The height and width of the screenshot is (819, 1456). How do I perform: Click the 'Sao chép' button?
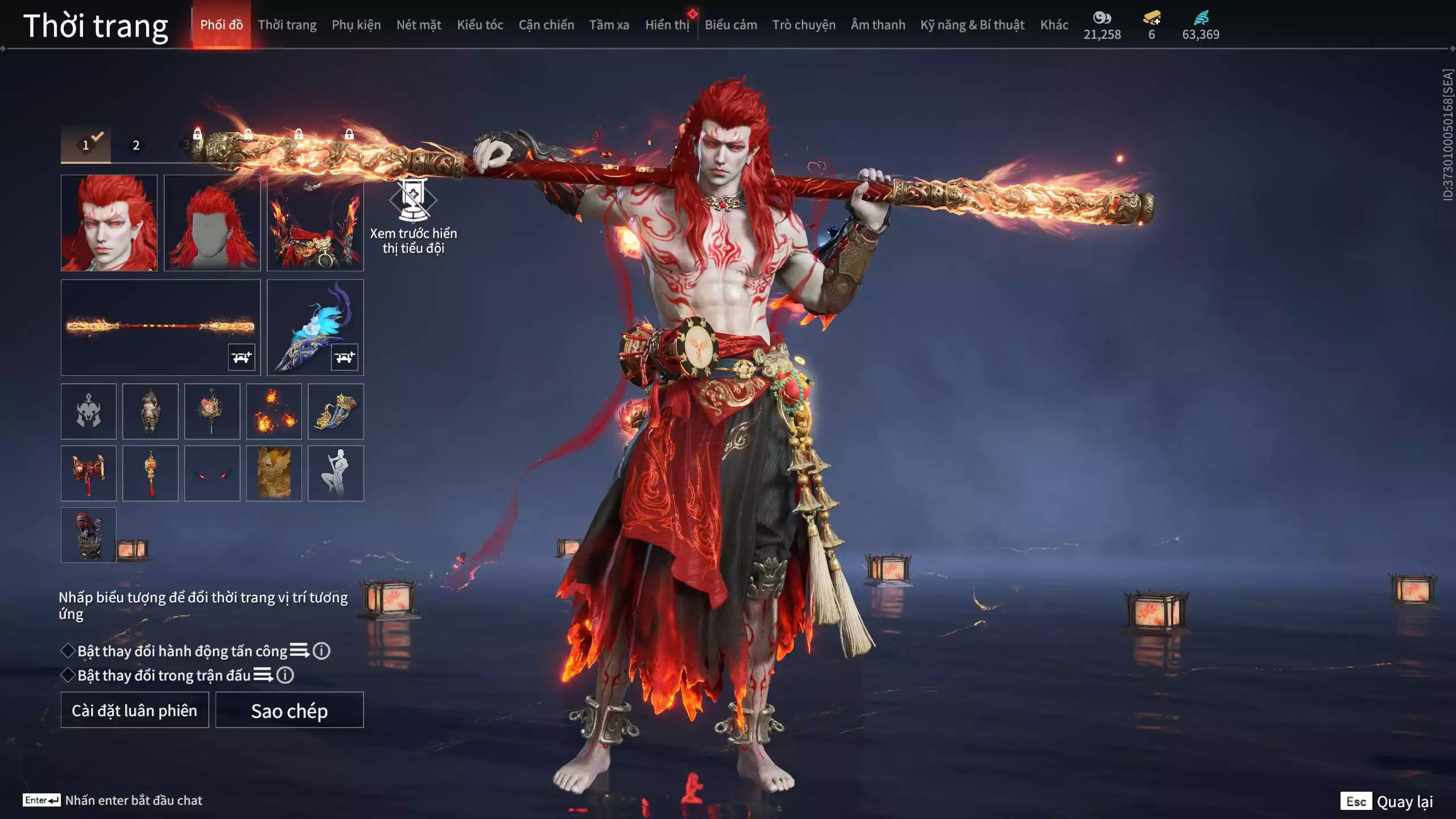[289, 710]
